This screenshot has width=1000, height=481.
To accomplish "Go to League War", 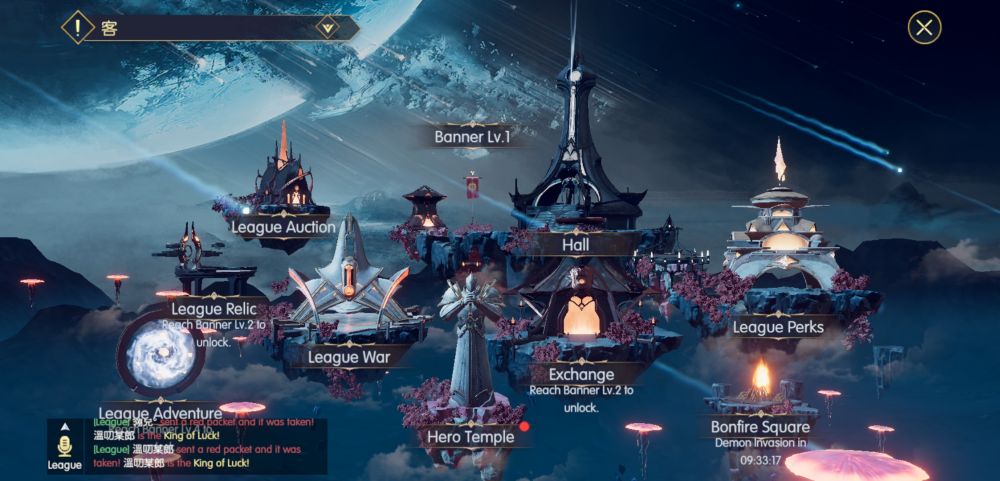I will [x=348, y=357].
